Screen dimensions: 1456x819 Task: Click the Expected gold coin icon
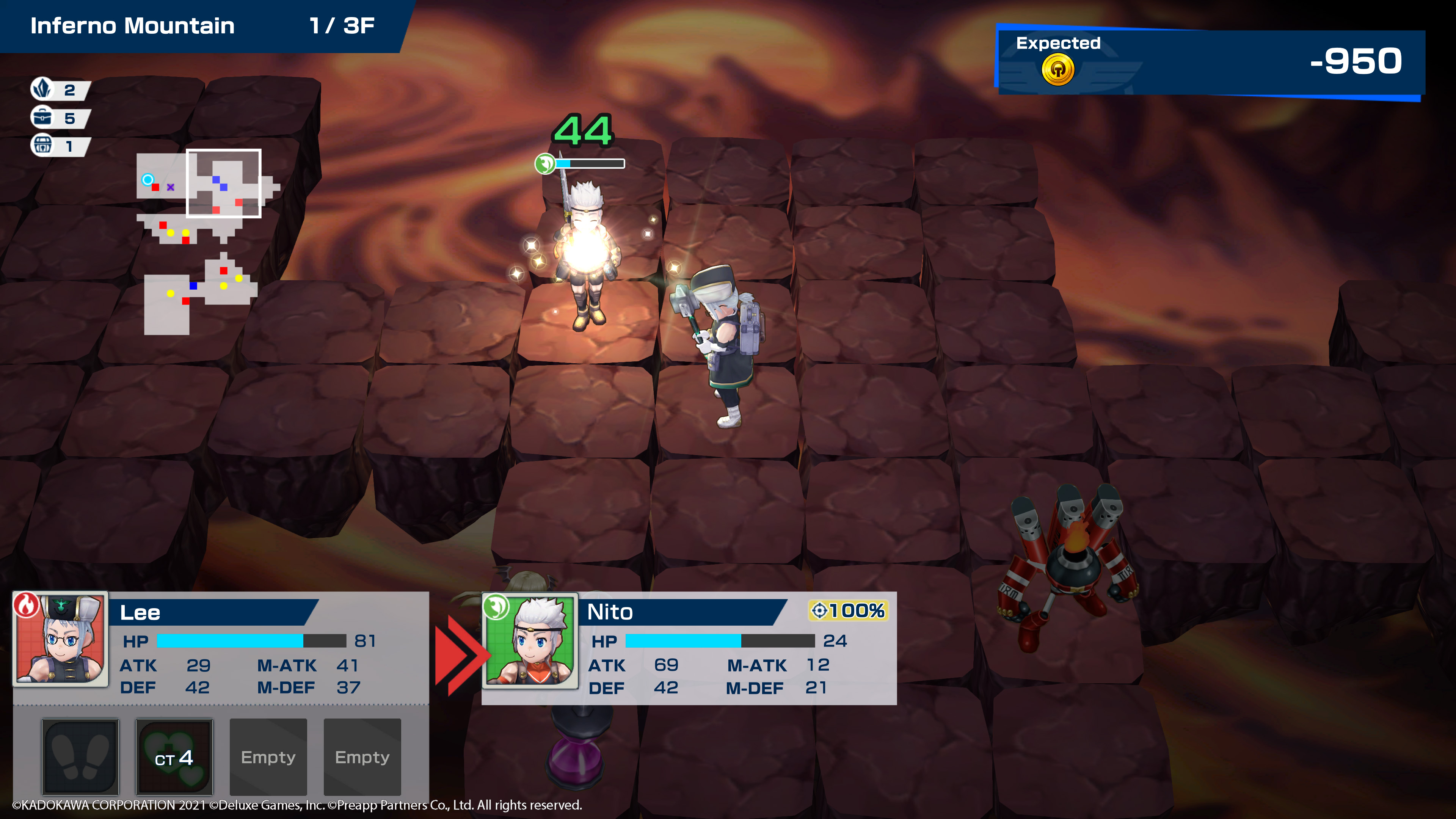tap(1057, 70)
